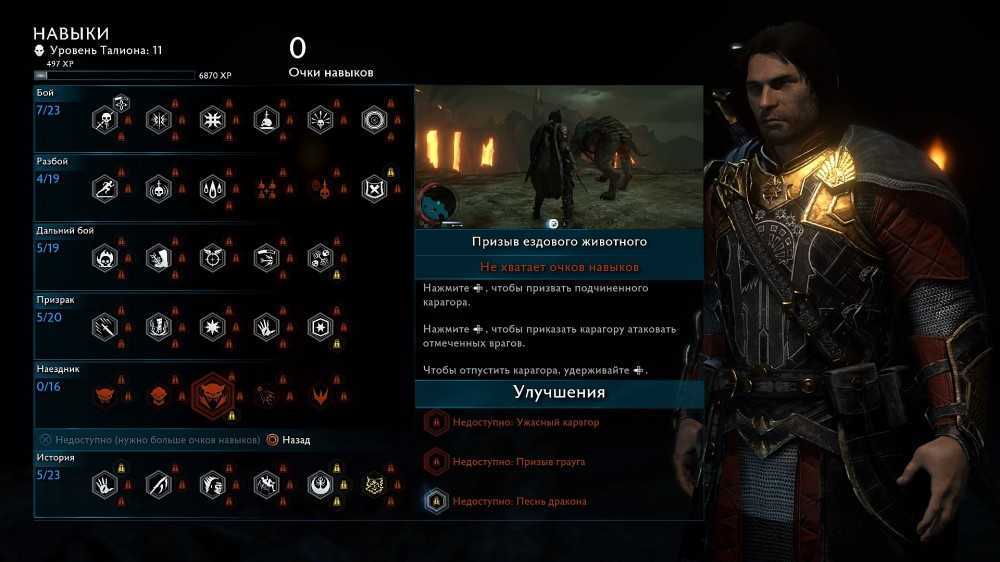1000x562 pixels.
Task: Choose the crossed-out shield skill in Разбой
Action: point(373,188)
